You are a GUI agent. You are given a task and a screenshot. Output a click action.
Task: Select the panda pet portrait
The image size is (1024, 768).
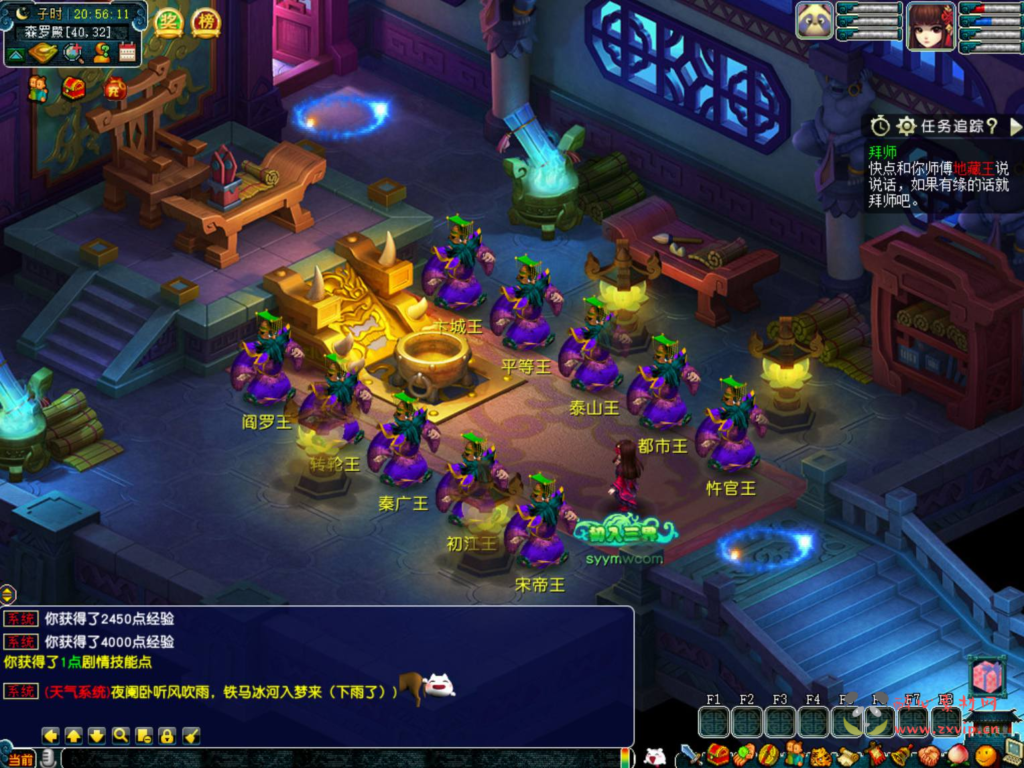tap(815, 21)
